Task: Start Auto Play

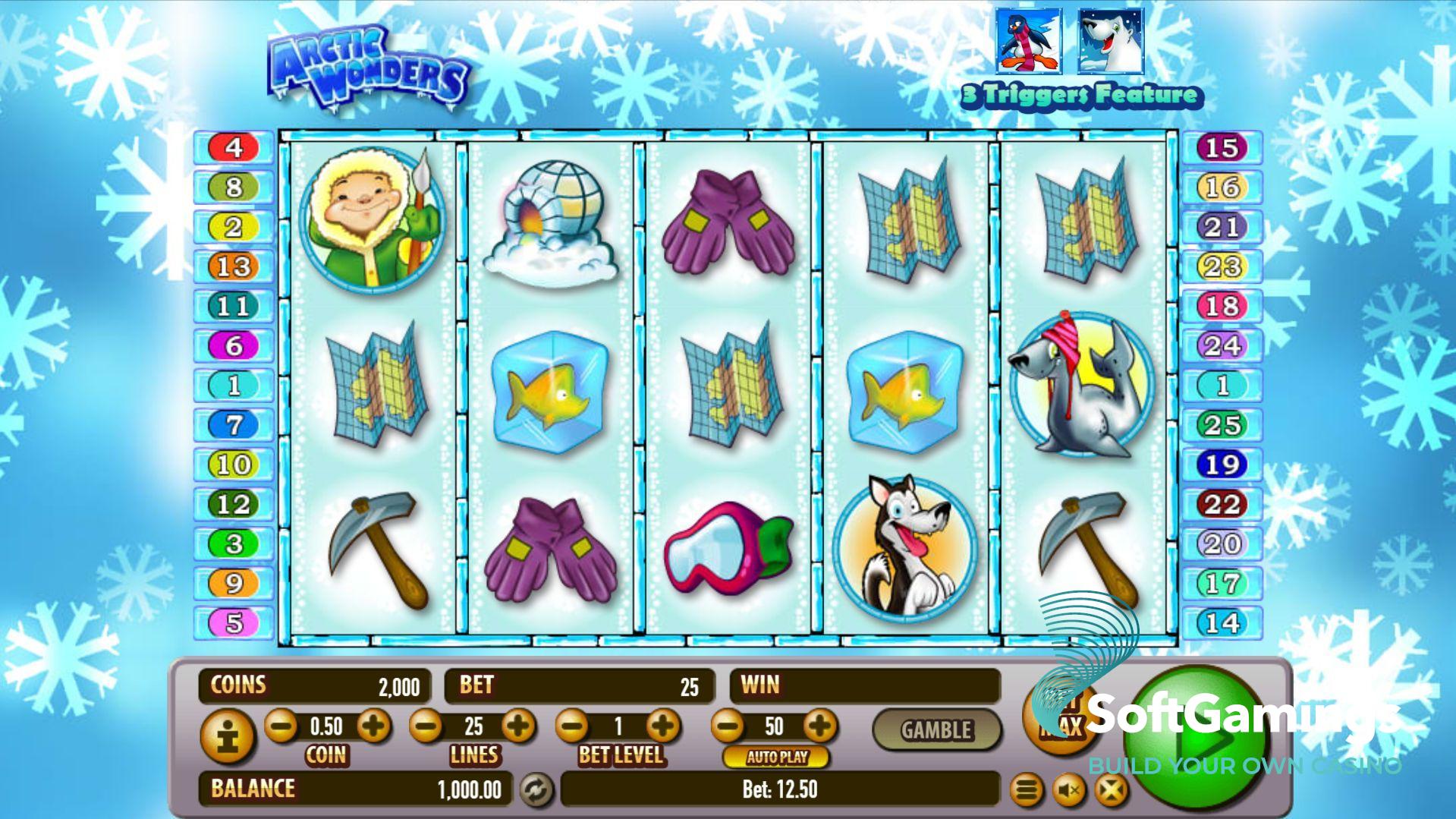Action: 776,757
